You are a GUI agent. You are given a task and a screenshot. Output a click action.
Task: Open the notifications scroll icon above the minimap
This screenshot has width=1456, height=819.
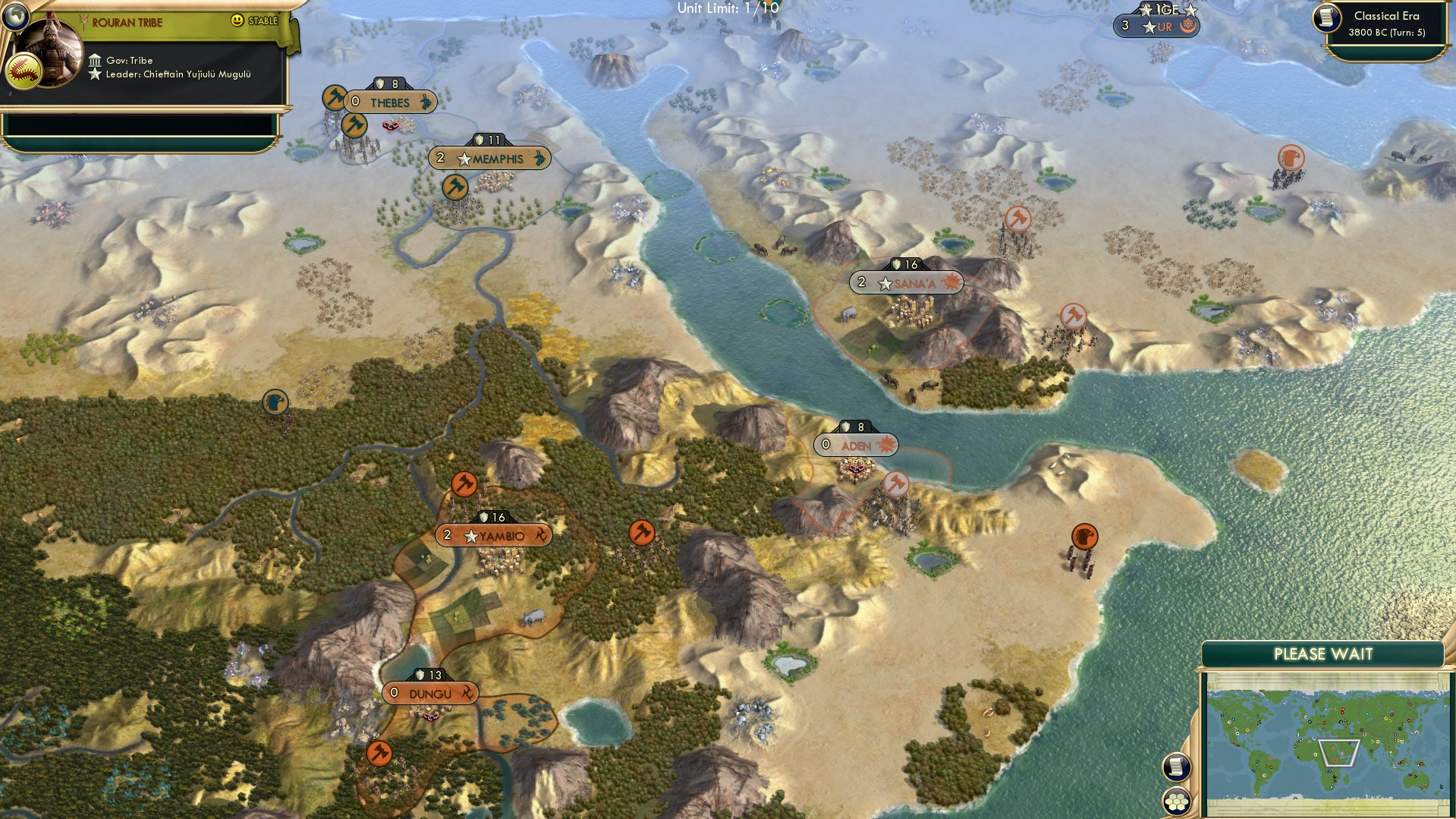(x=1175, y=768)
